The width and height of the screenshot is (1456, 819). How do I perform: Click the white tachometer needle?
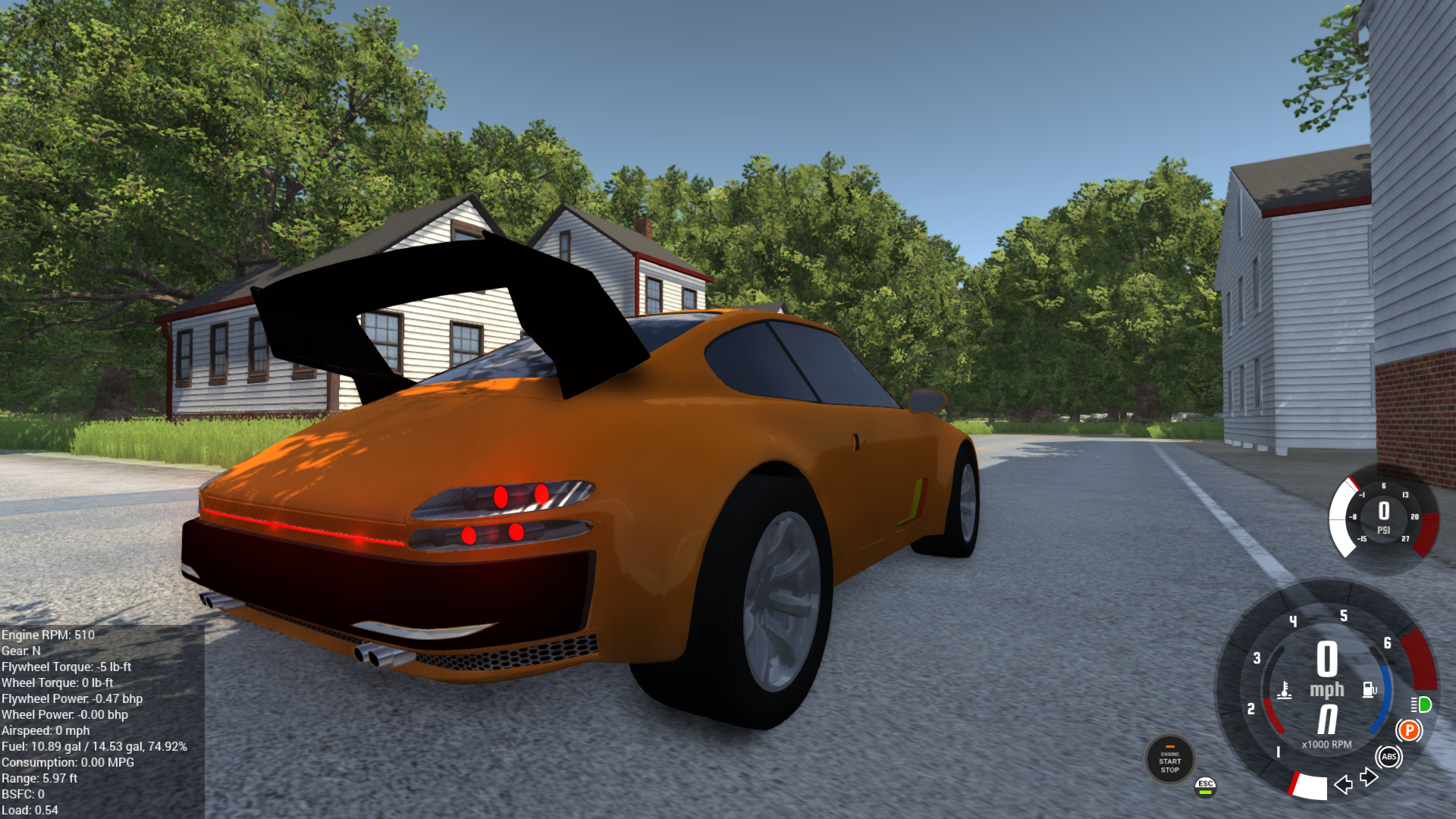point(1310,788)
